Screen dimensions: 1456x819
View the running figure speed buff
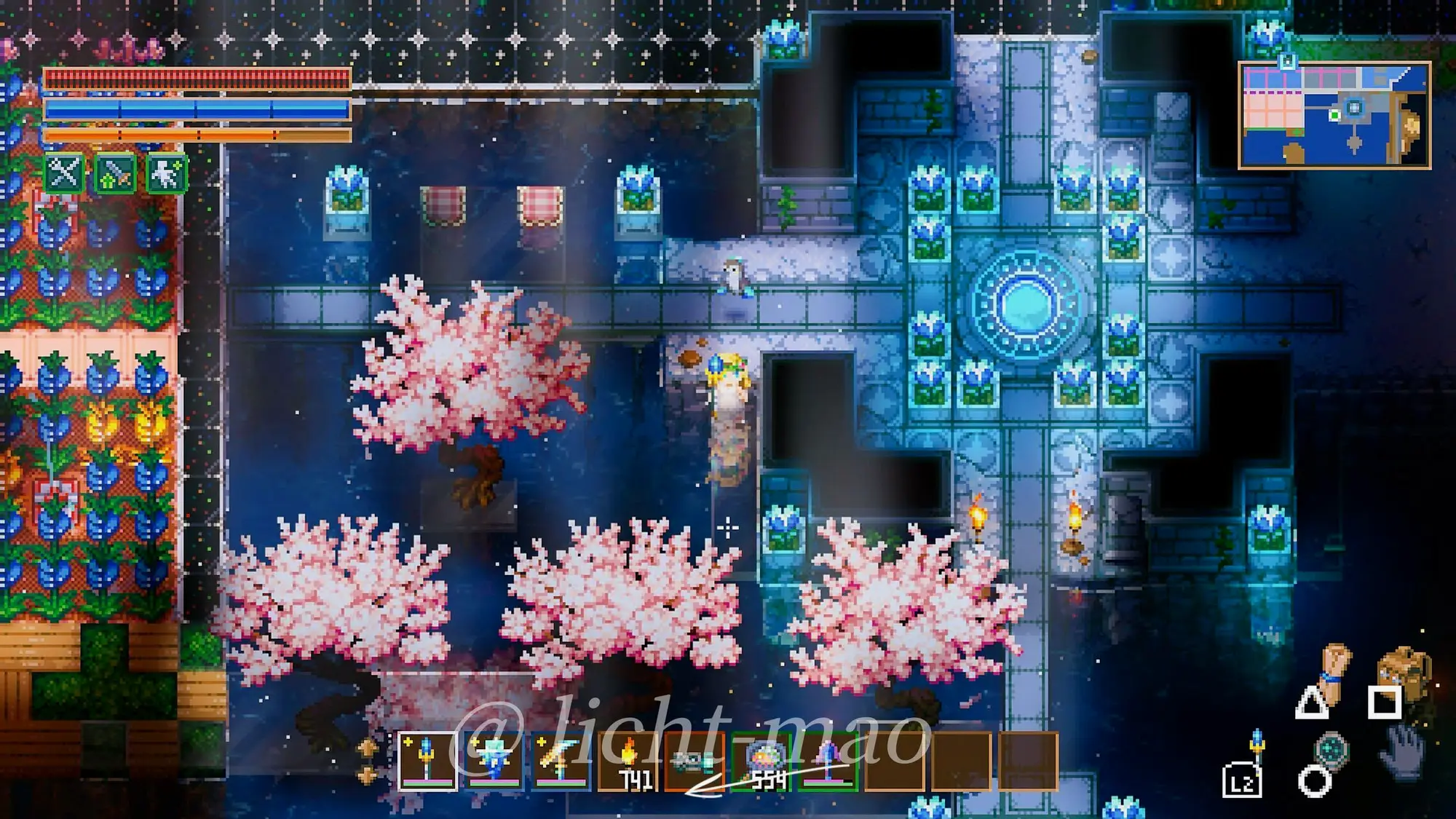[x=167, y=173]
